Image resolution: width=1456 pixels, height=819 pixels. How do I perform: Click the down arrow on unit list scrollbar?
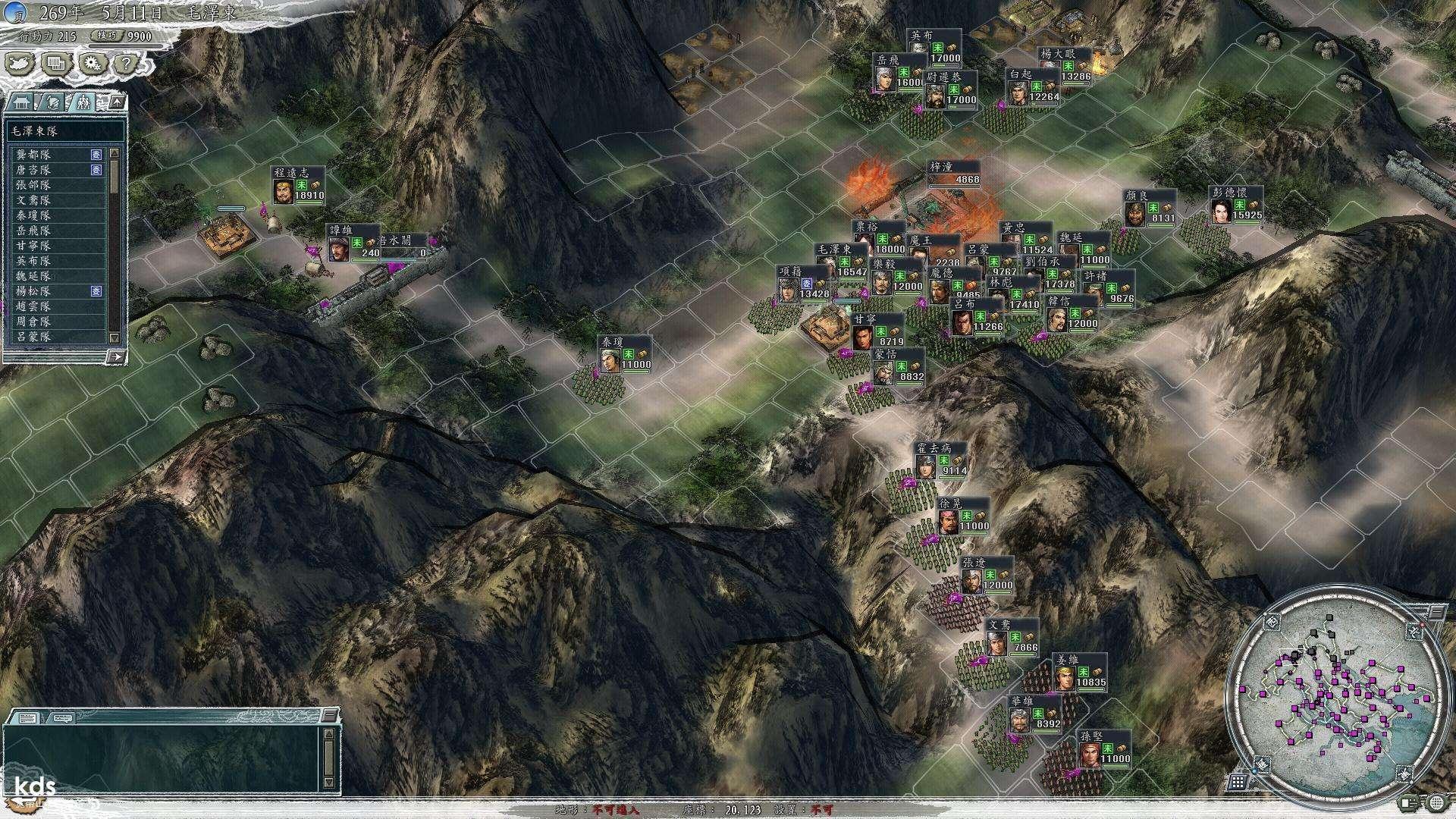point(115,337)
